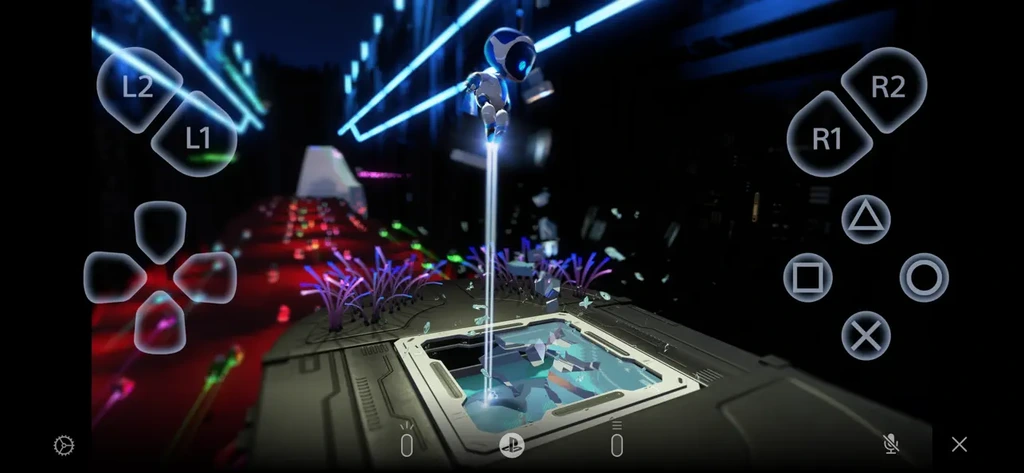Tap the Options button with three lines
This screenshot has width=1024, height=473.
[x=616, y=444]
